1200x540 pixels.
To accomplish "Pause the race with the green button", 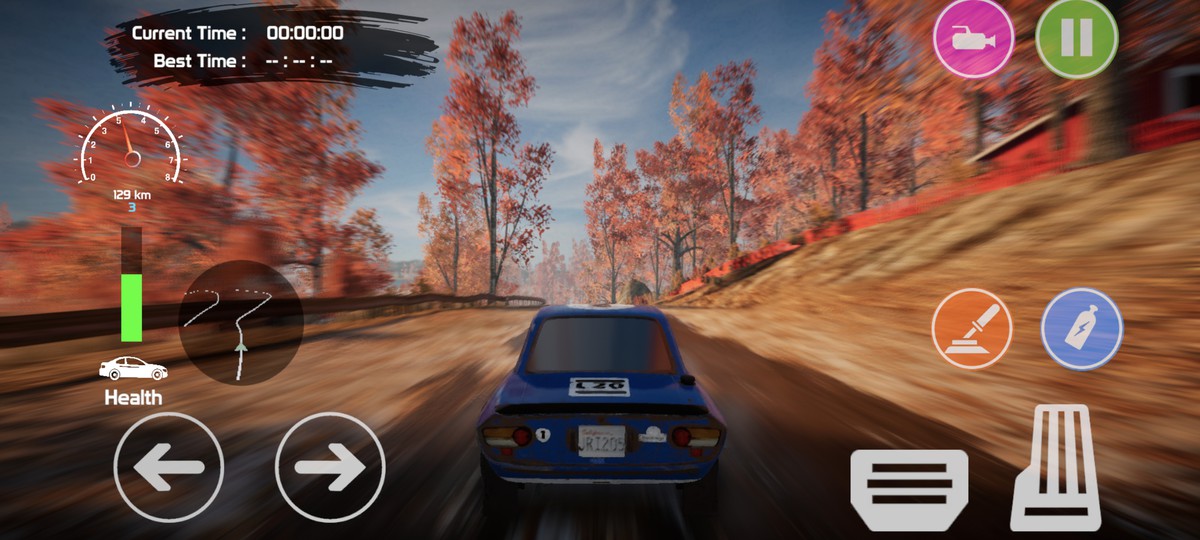I will (1076, 38).
